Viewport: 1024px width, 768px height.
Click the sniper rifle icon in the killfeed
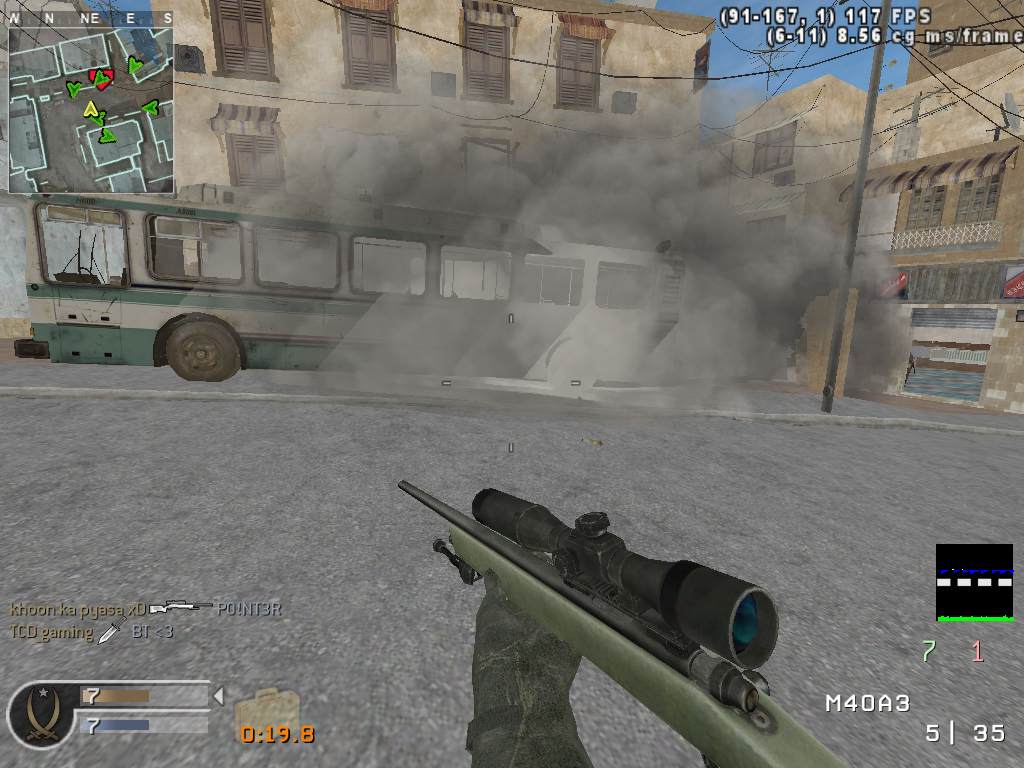(x=181, y=607)
